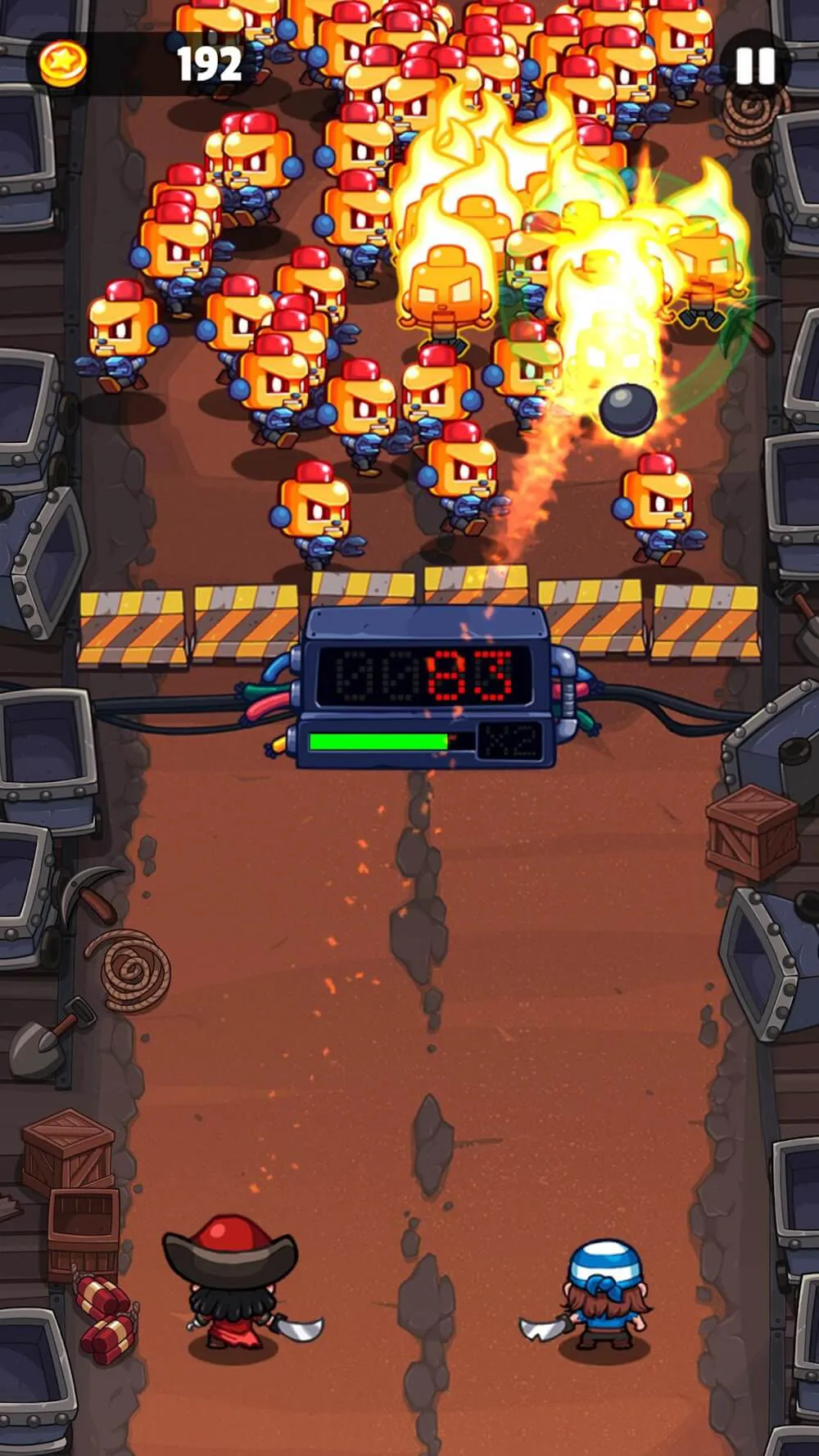Pause the game

pos(754,66)
